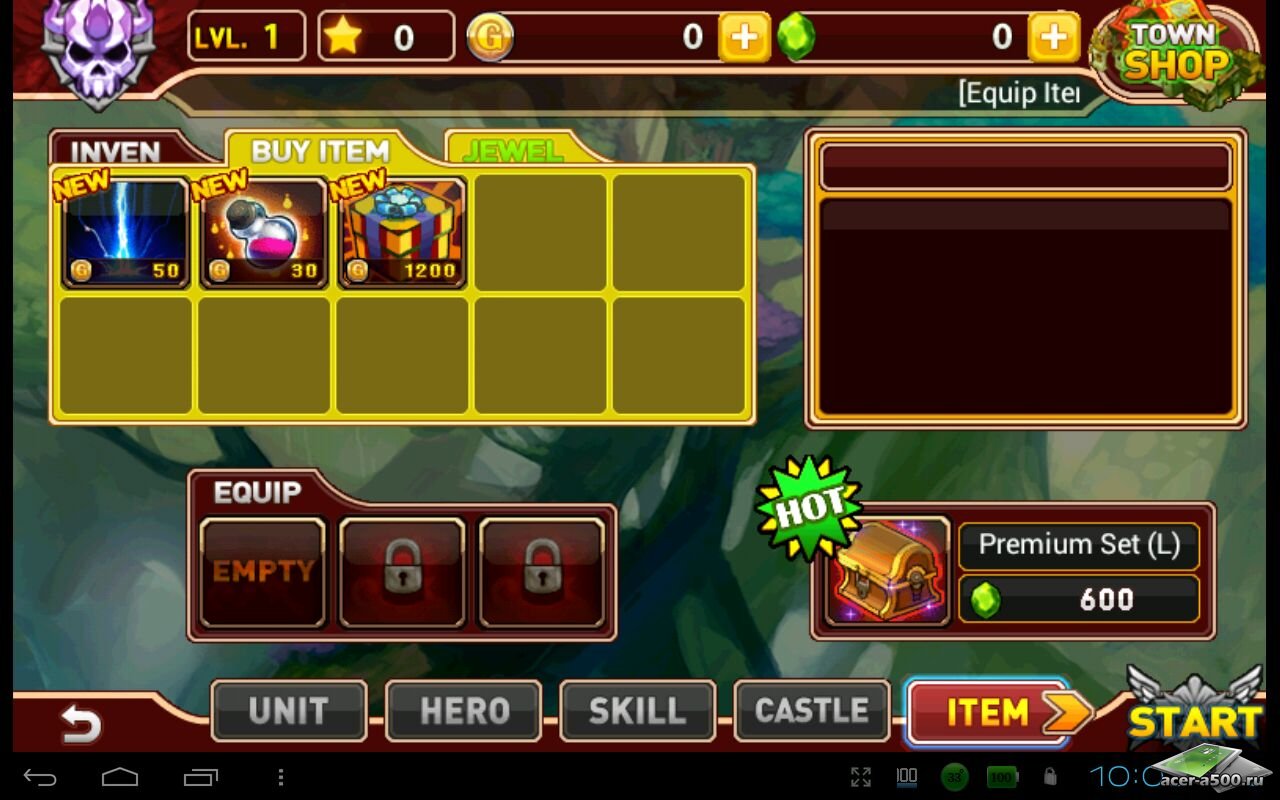The width and height of the screenshot is (1280, 800).
Task: Tap the Android home button
Action: [x=120, y=777]
